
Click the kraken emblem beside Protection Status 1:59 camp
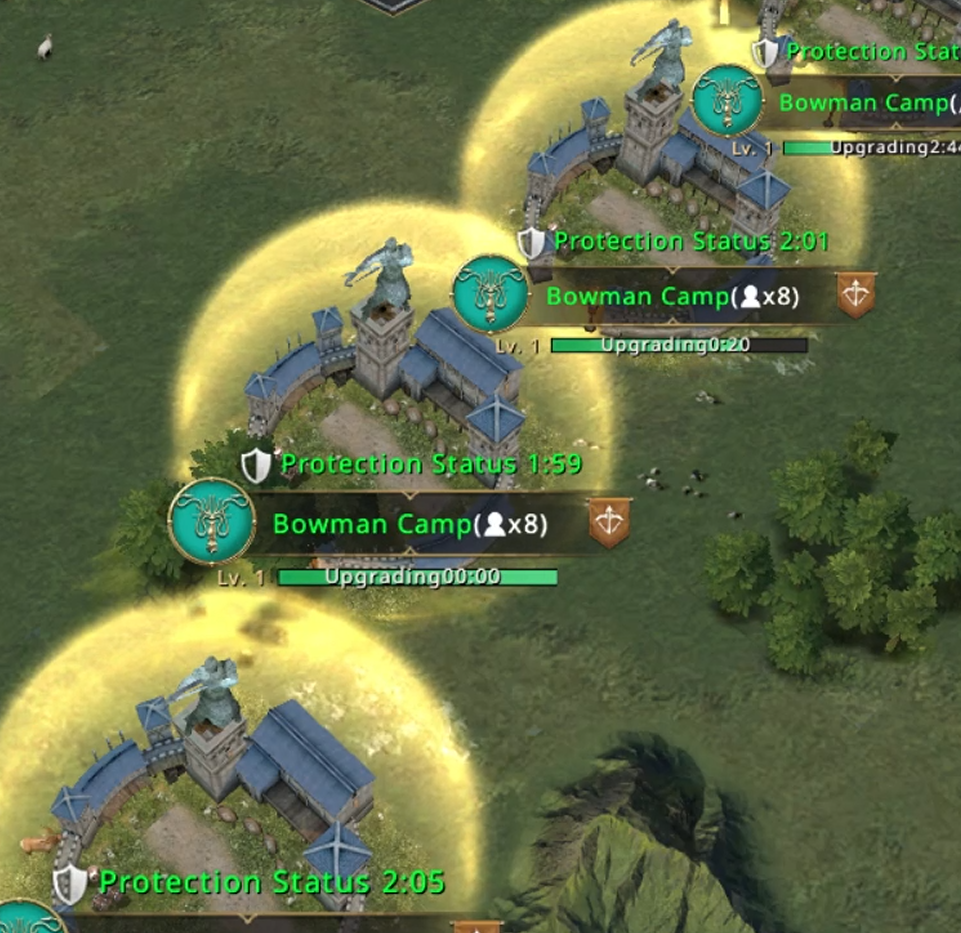pos(211,522)
